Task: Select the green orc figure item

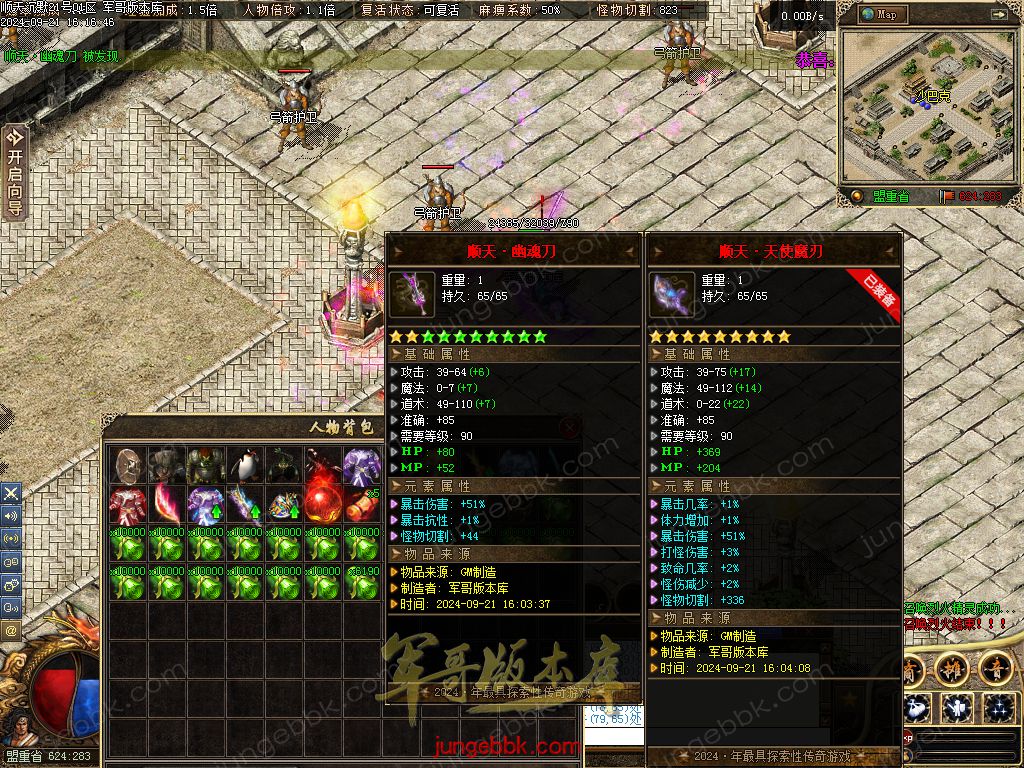Action: point(205,466)
